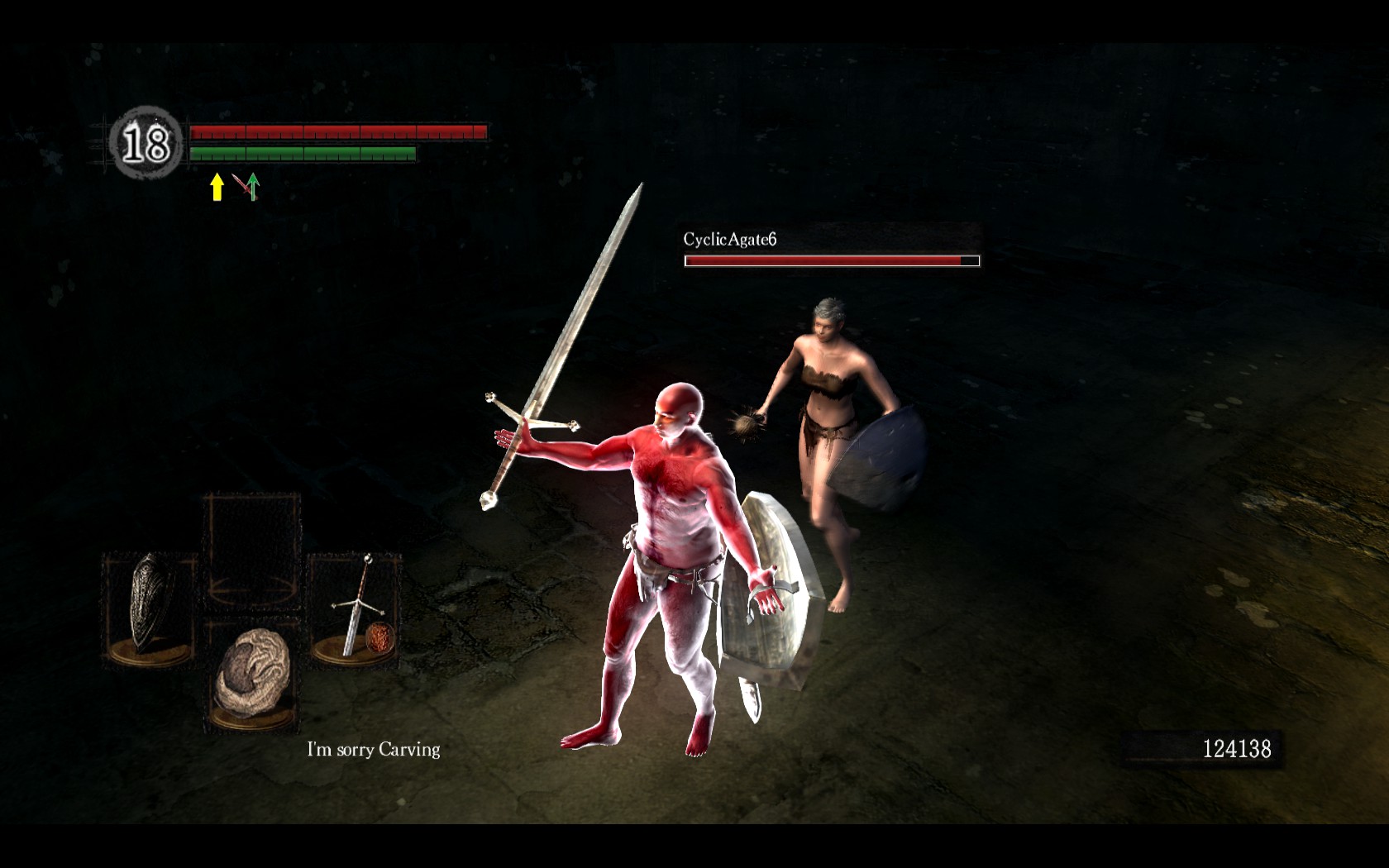
Task: Click the yellow up-arrow buff icon
Action: [x=217, y=187]
